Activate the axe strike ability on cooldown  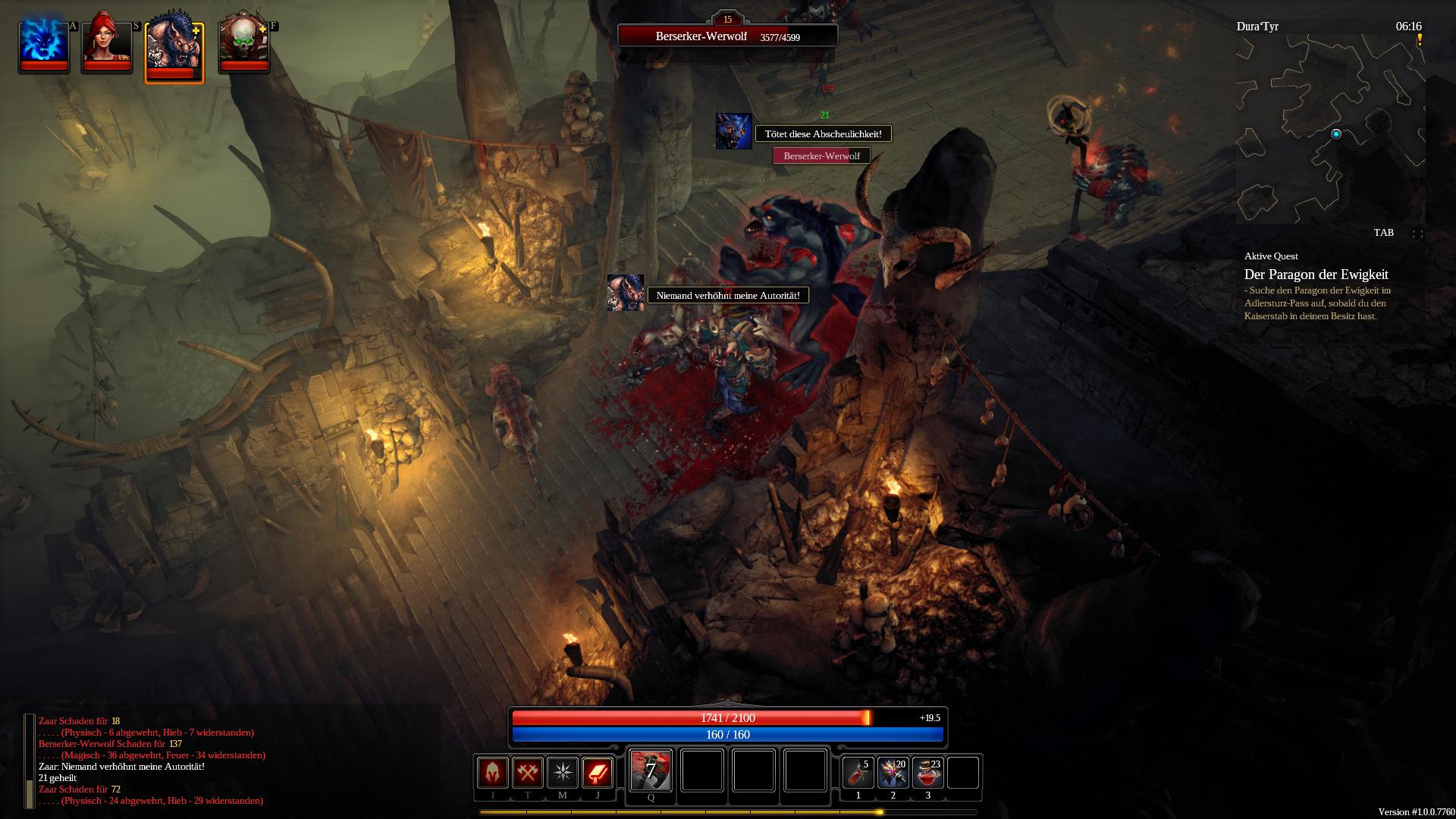pos(651,771)
